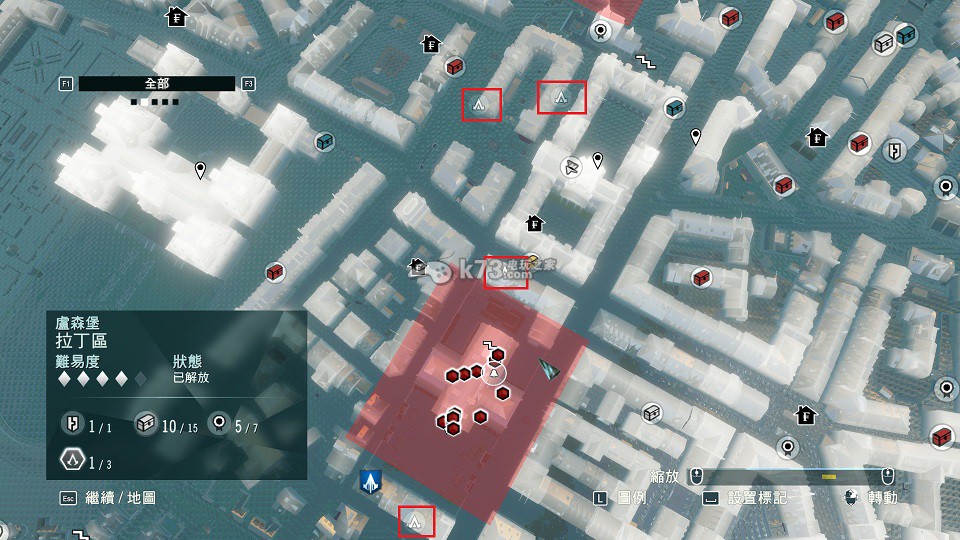Viewport: 960px width, 540px height.
Task: Select the blue shield fast-travel marker
Action: [370, 481]
